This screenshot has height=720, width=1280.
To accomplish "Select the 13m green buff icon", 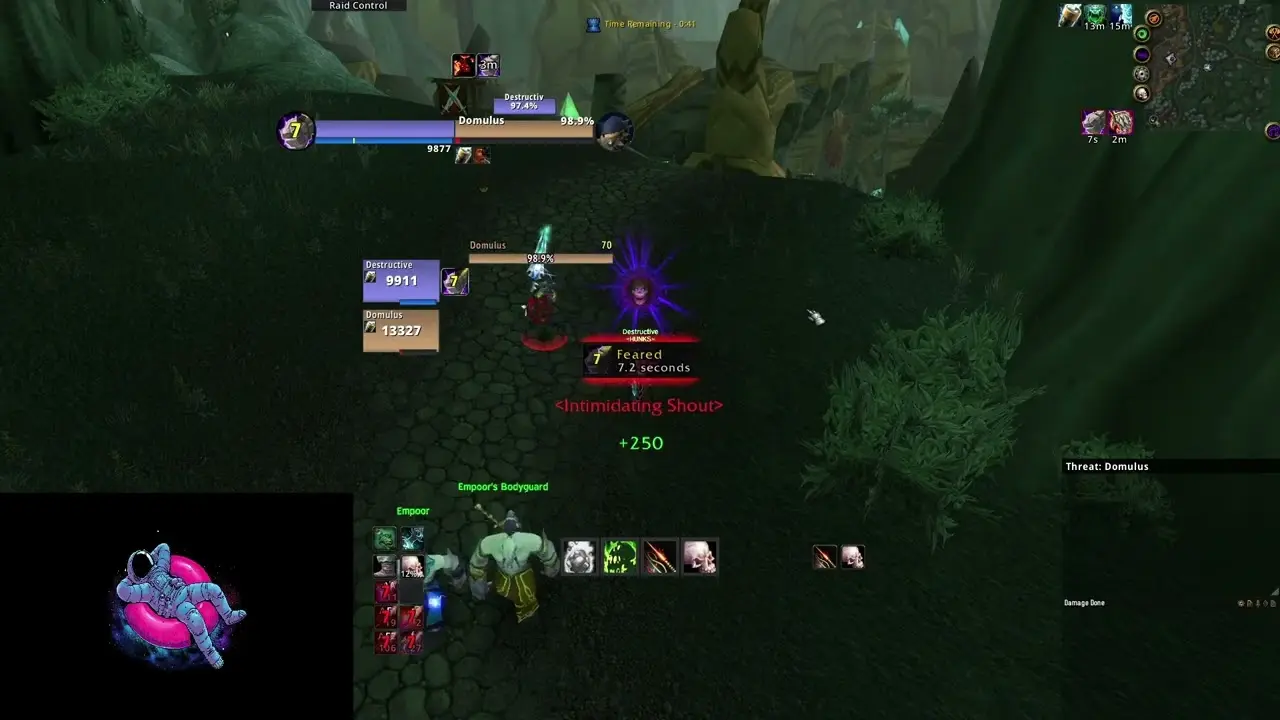I will tap(1096, 15).
